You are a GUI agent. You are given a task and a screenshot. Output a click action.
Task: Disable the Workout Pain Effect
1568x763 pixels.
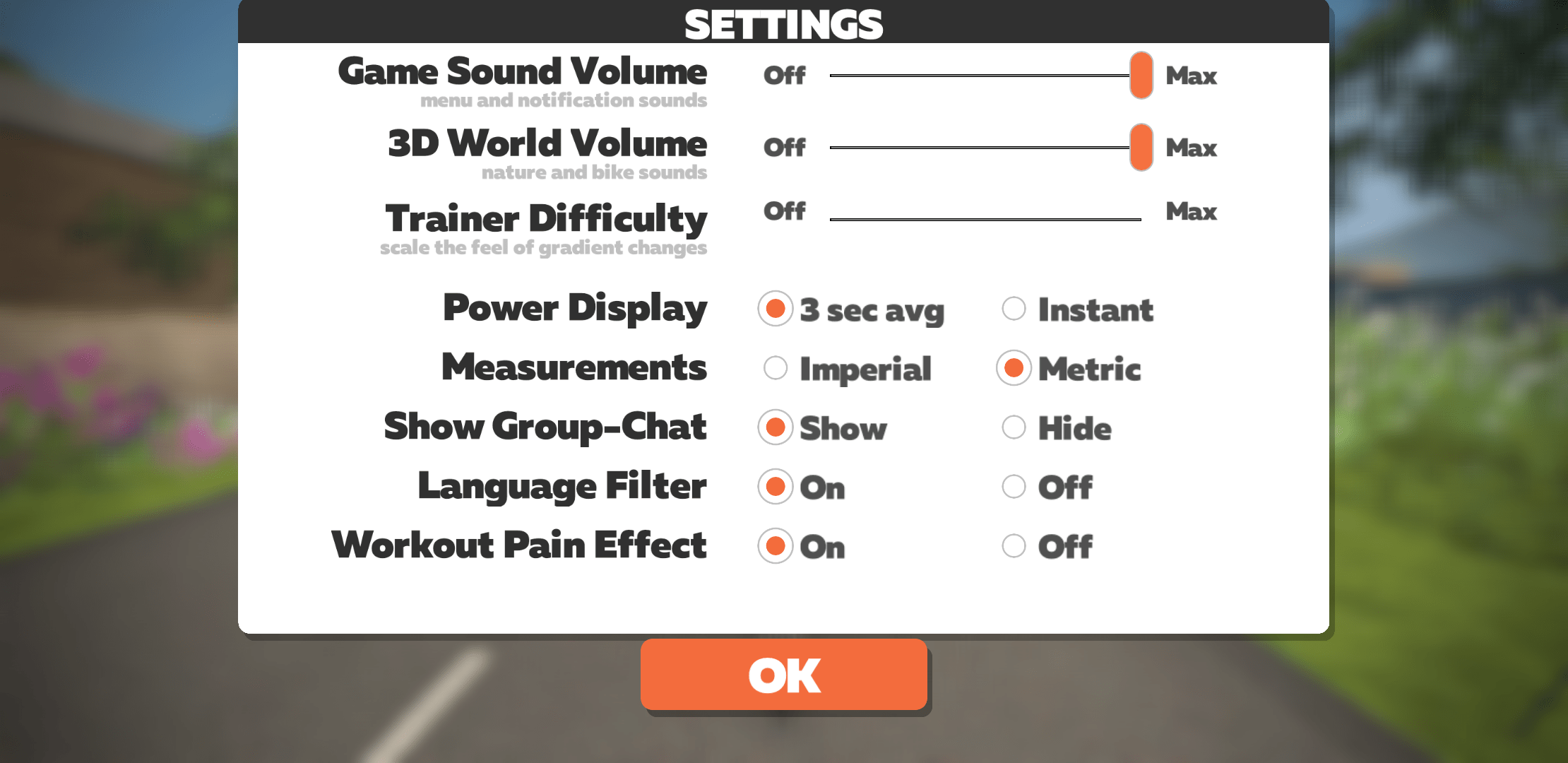pyautogui.click(x=1014, y=545)
